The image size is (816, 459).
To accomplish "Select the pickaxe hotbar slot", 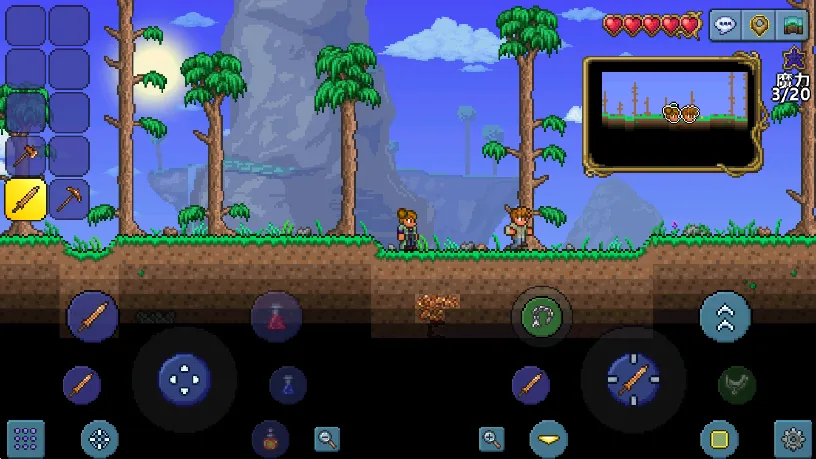I will point(69,199).
